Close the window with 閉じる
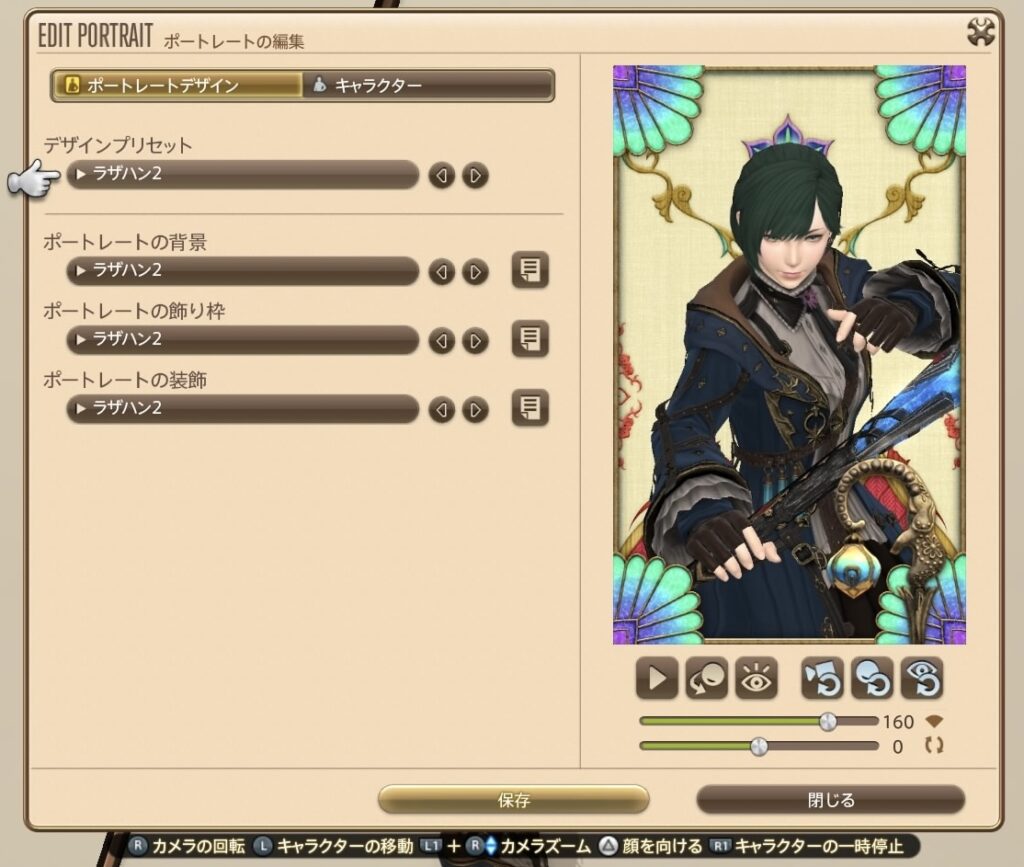The width and height of the screenshot is (1024, 867). point(830,800)
